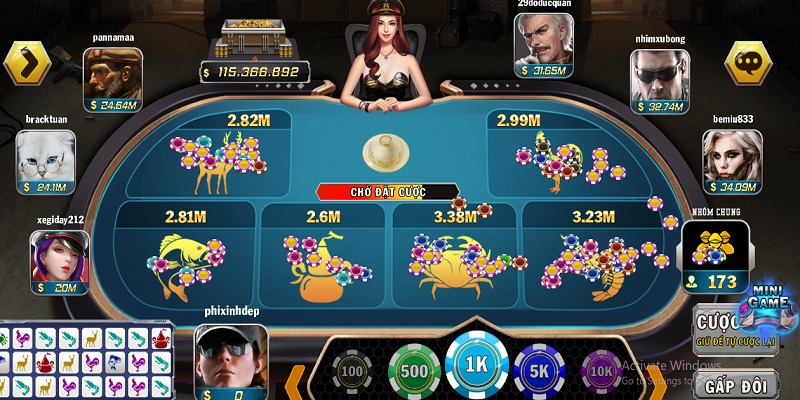Open the Mini Game icon
Screen dimensions: 800x400
[x=767, y=306]
